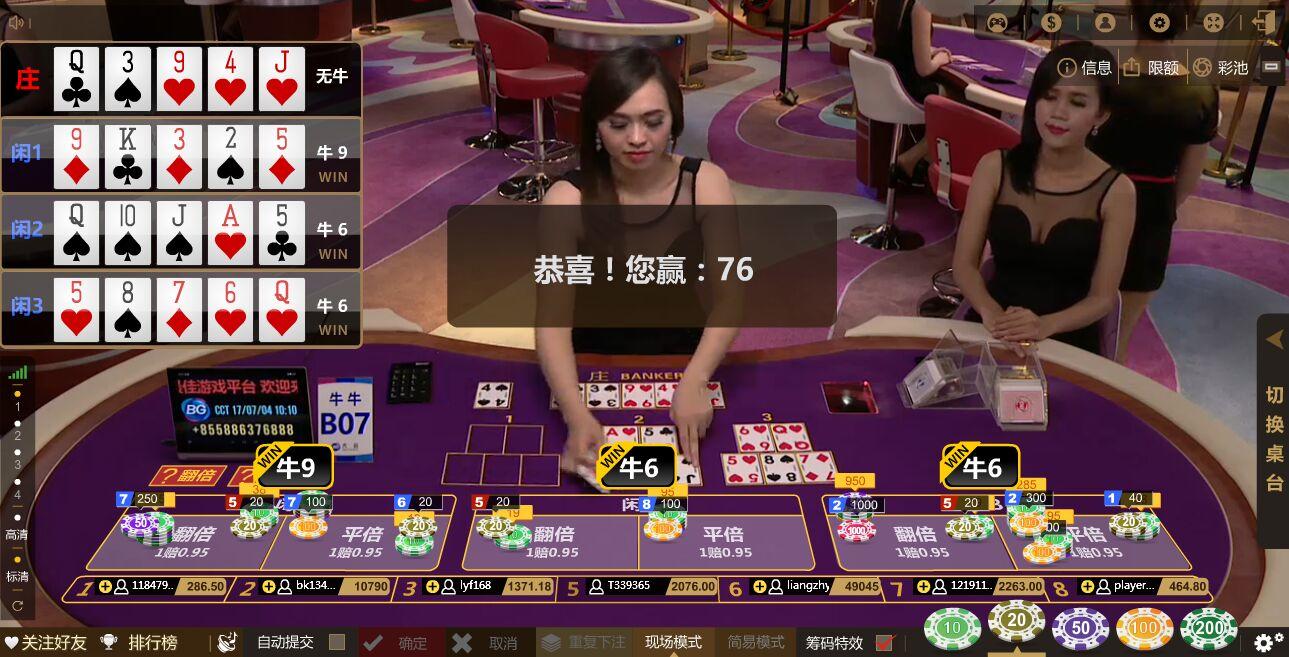
Task: Toggle fullscreen with the expand arrows icon
Action: [x=1213, y=23]
